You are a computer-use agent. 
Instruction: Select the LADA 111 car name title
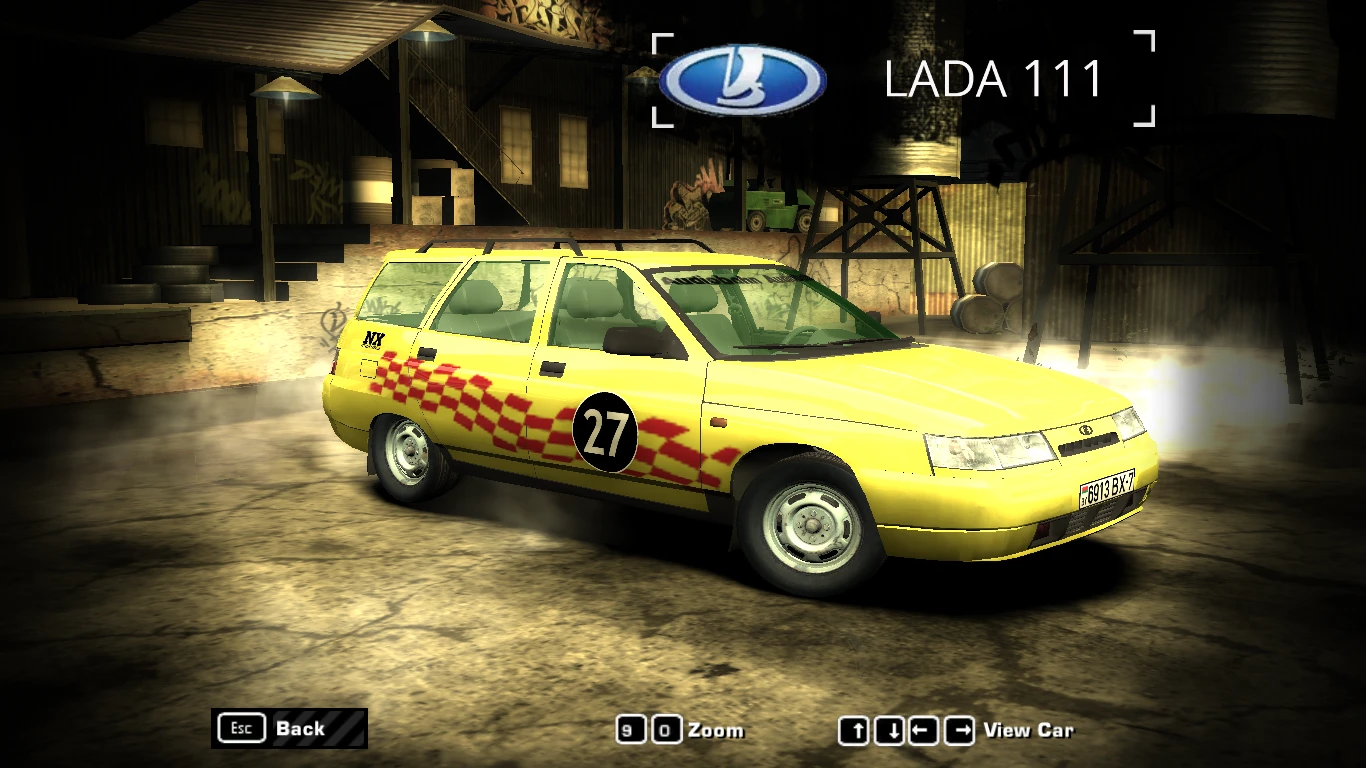994,80
